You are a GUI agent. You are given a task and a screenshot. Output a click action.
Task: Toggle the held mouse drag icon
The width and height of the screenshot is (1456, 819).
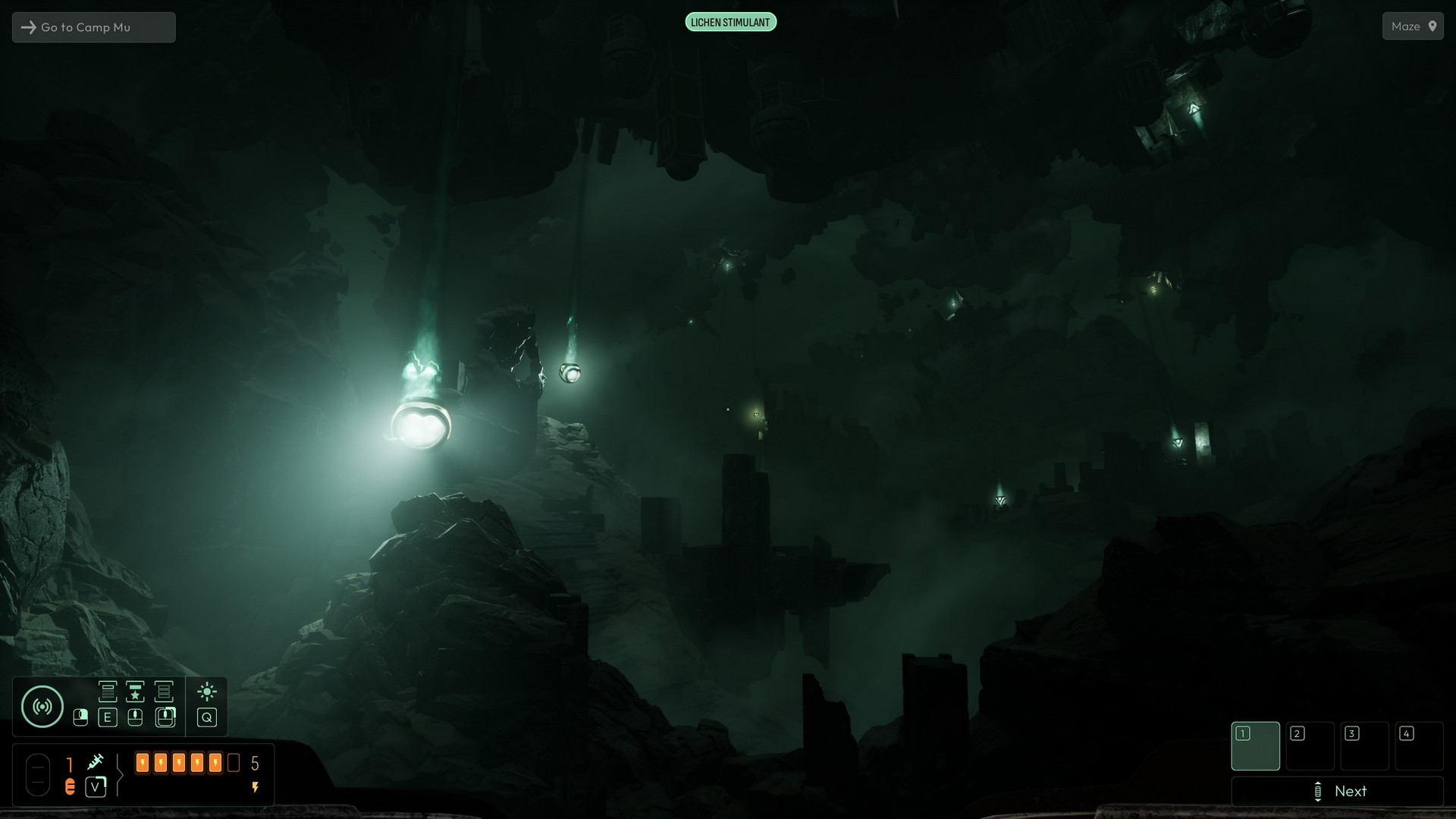click(165, 717)
